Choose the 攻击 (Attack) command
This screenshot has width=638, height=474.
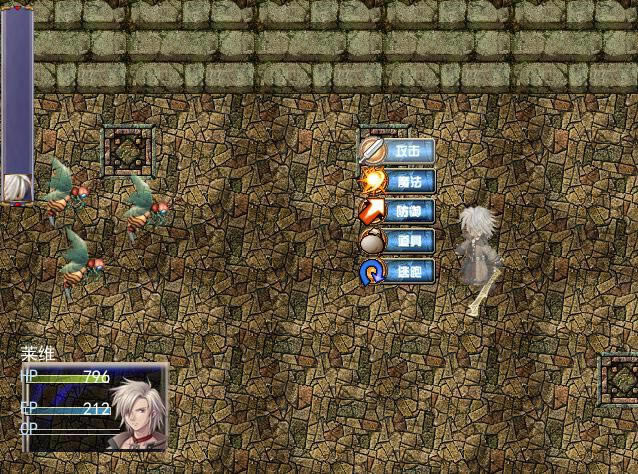coord(398,152)
